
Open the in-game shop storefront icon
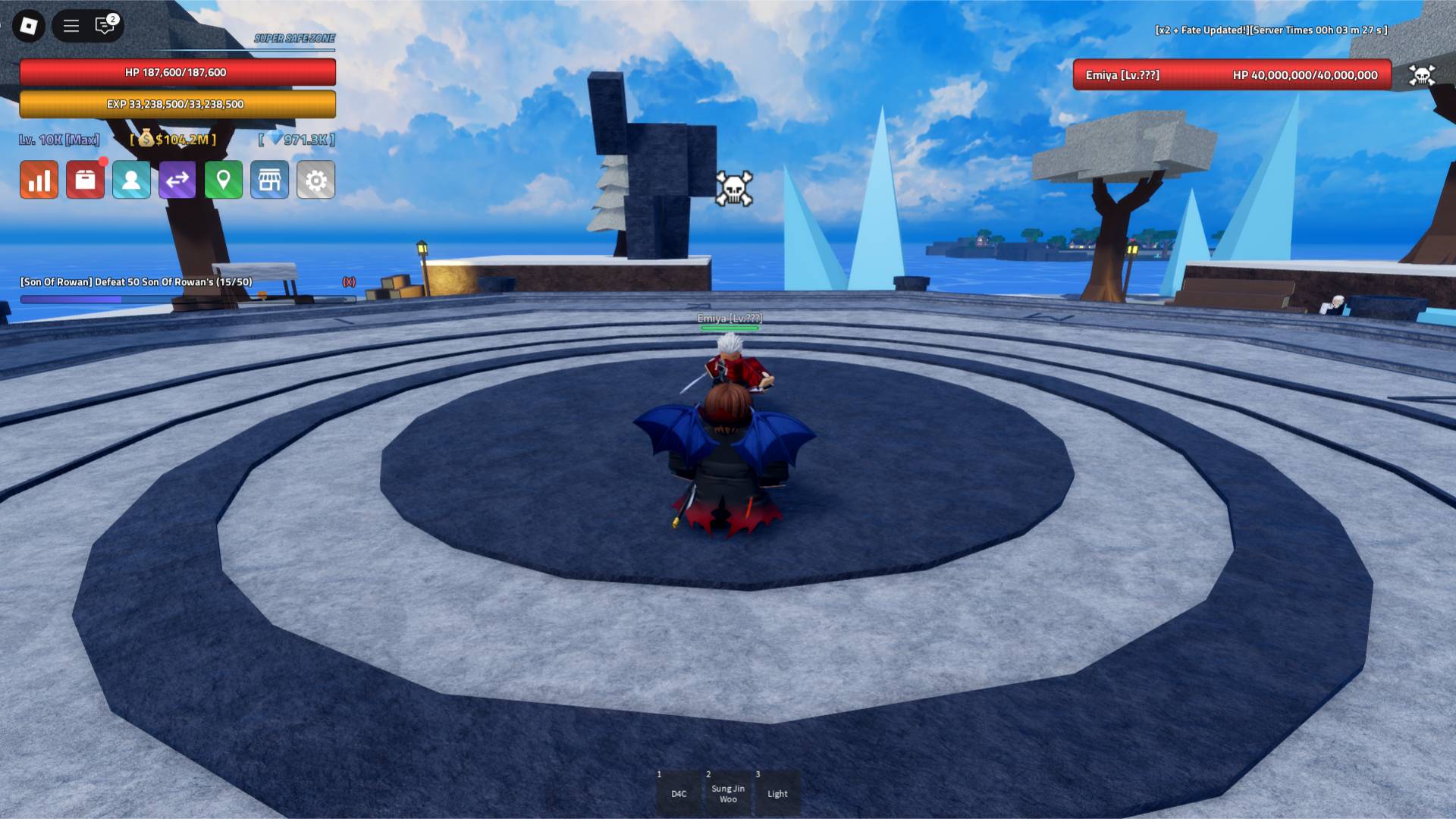[x=270, y=180]
